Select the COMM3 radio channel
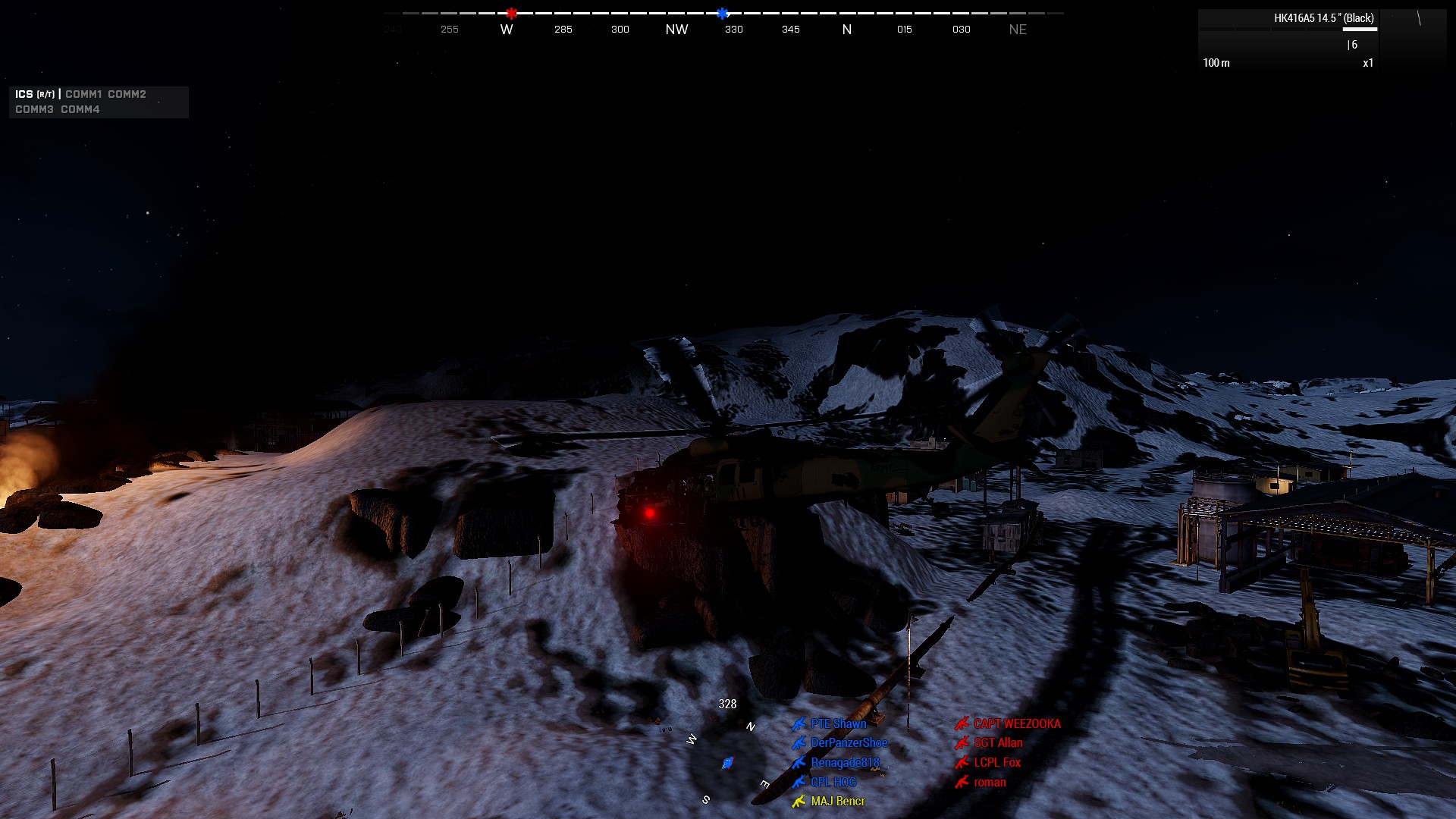 coord(34,109)
